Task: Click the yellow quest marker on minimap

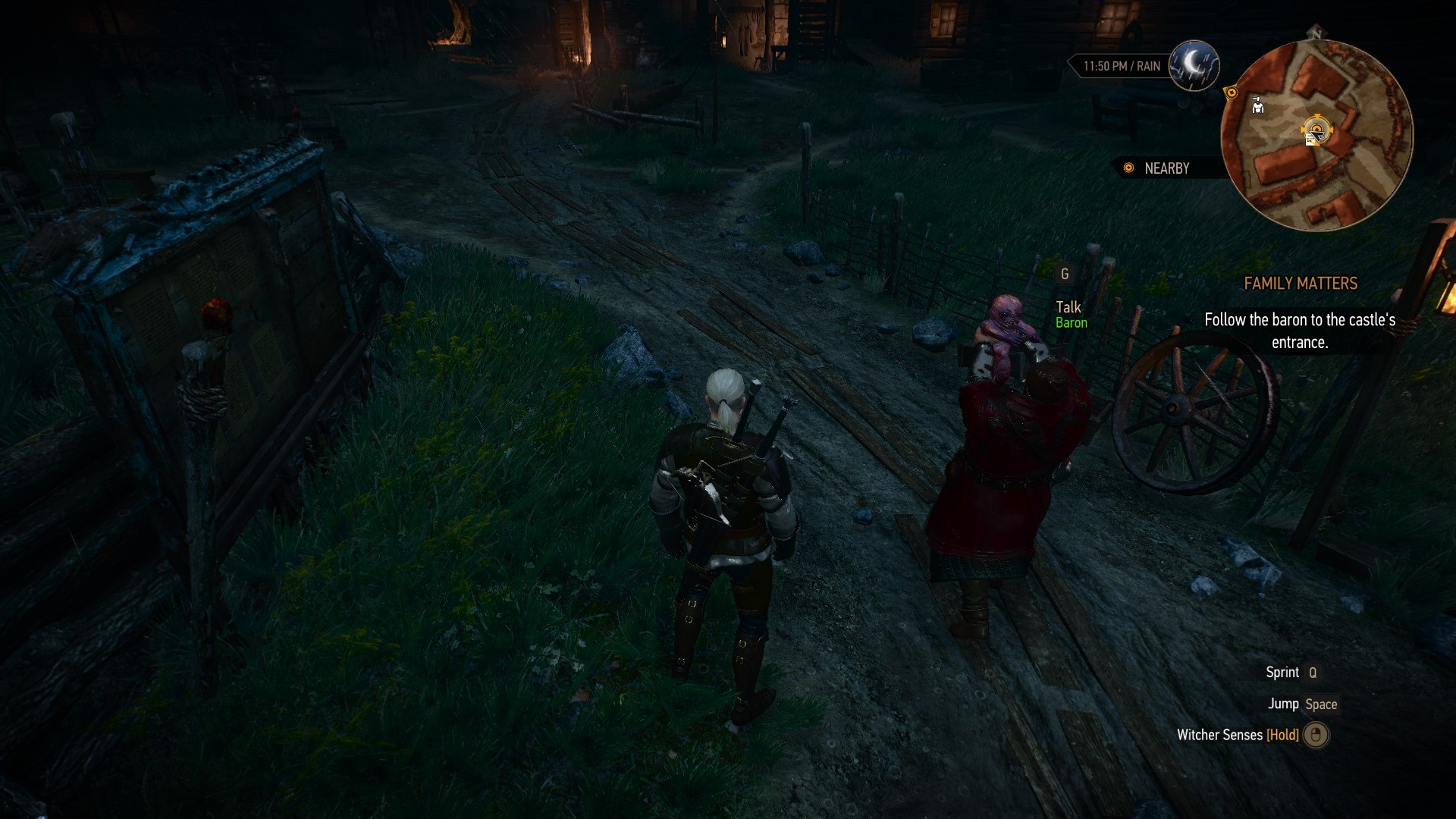Action: (x=1232, y=93)
